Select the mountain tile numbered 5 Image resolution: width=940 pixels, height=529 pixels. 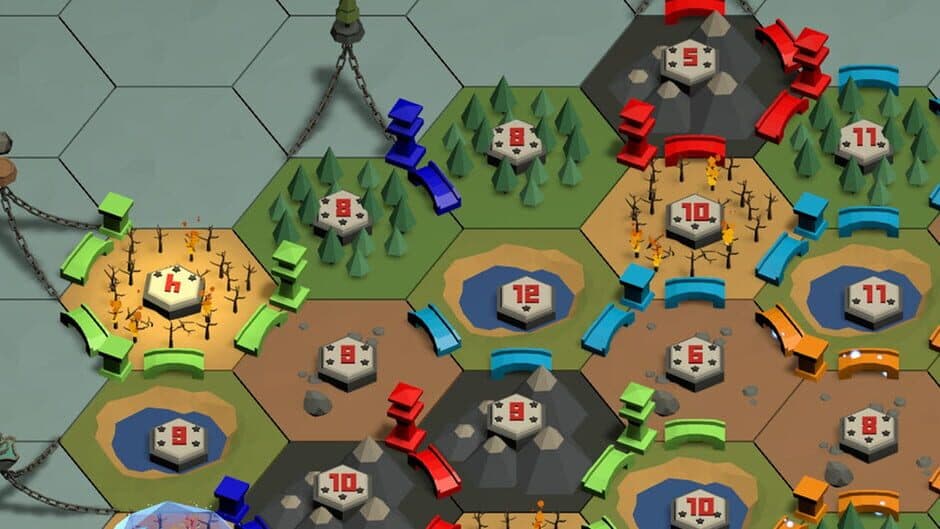tap(692, 60)
